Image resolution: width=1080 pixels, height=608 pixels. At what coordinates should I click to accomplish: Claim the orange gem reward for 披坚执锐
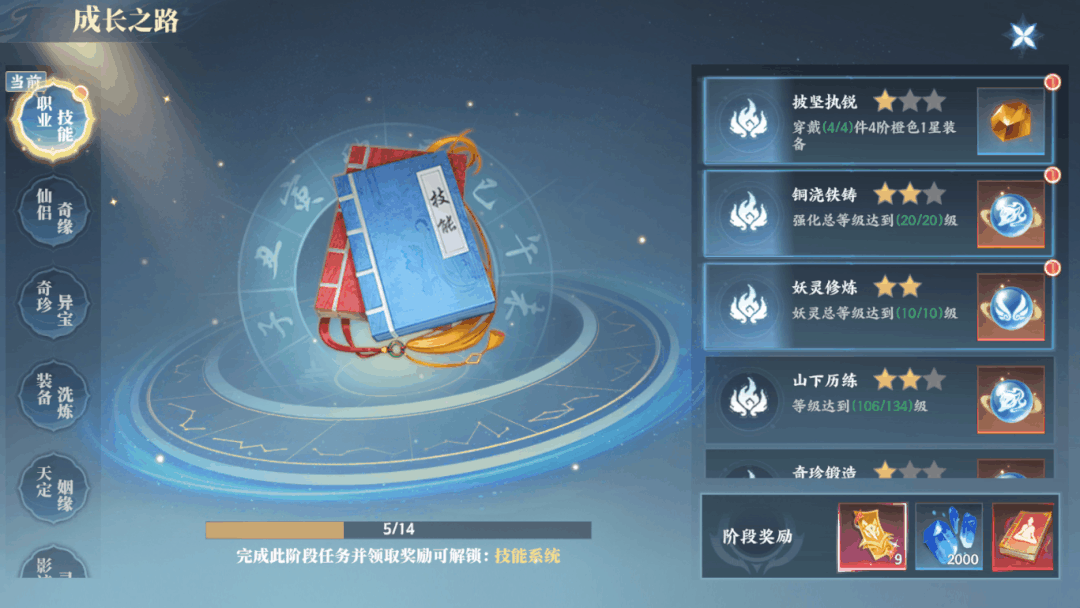1010,121
